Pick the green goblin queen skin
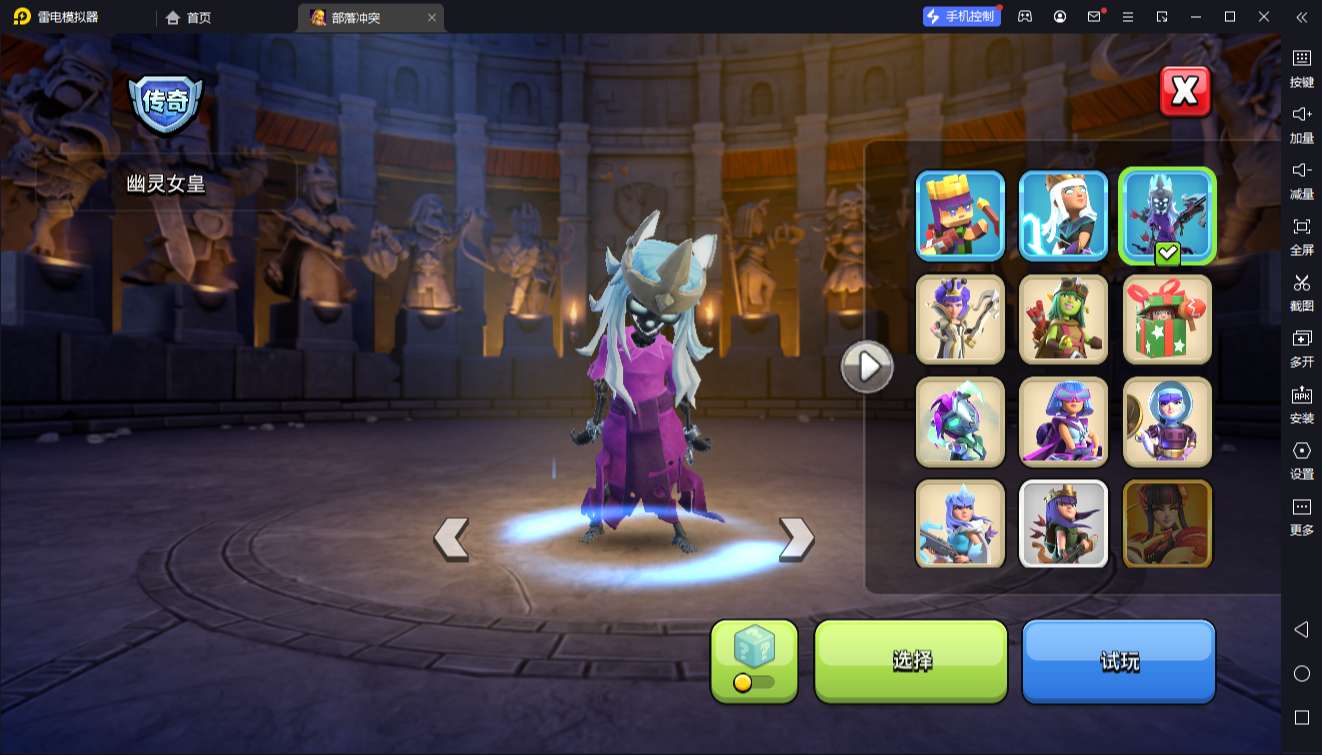This screenshot has width=1322, height=755. pos(1063,319)
